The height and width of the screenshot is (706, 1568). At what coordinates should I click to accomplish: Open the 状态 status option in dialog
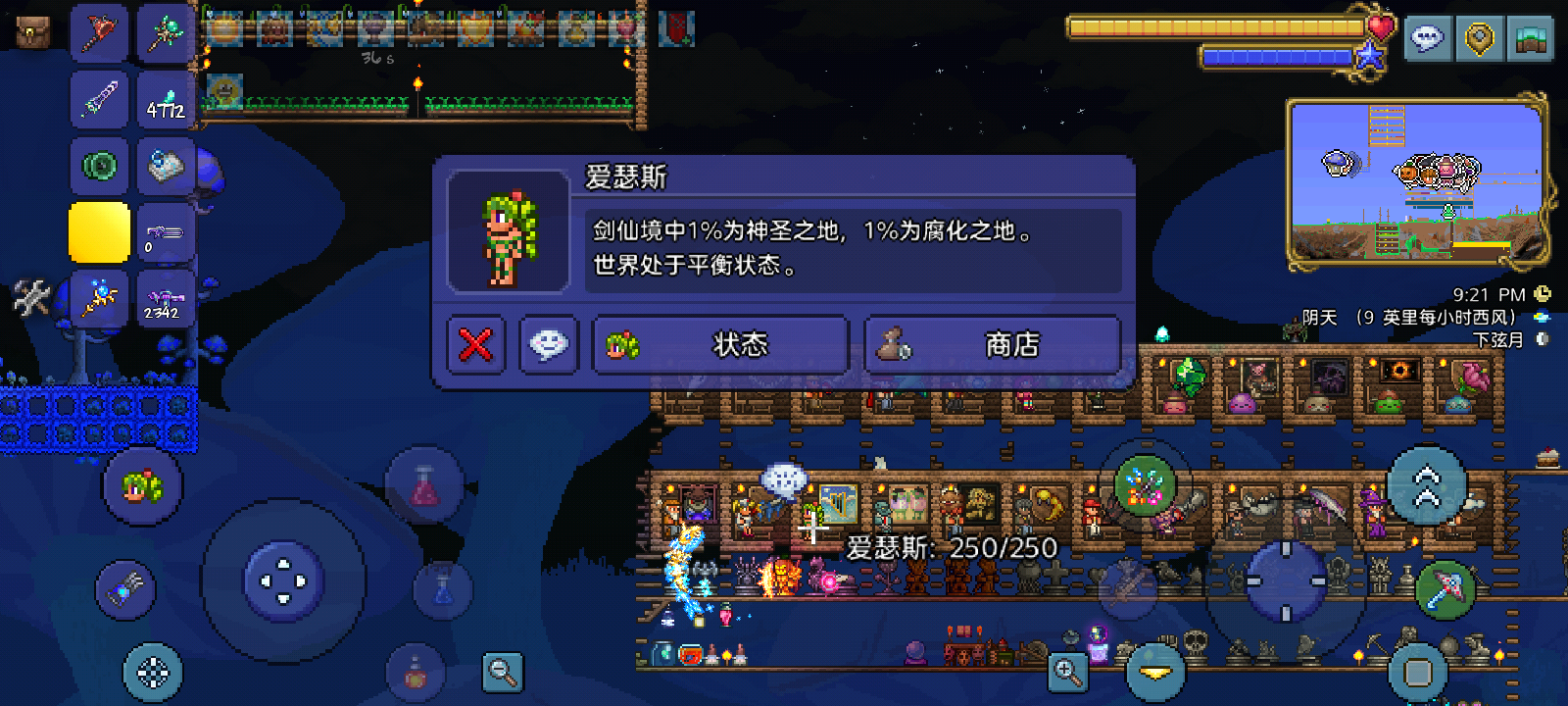click(x=718, y=344)
